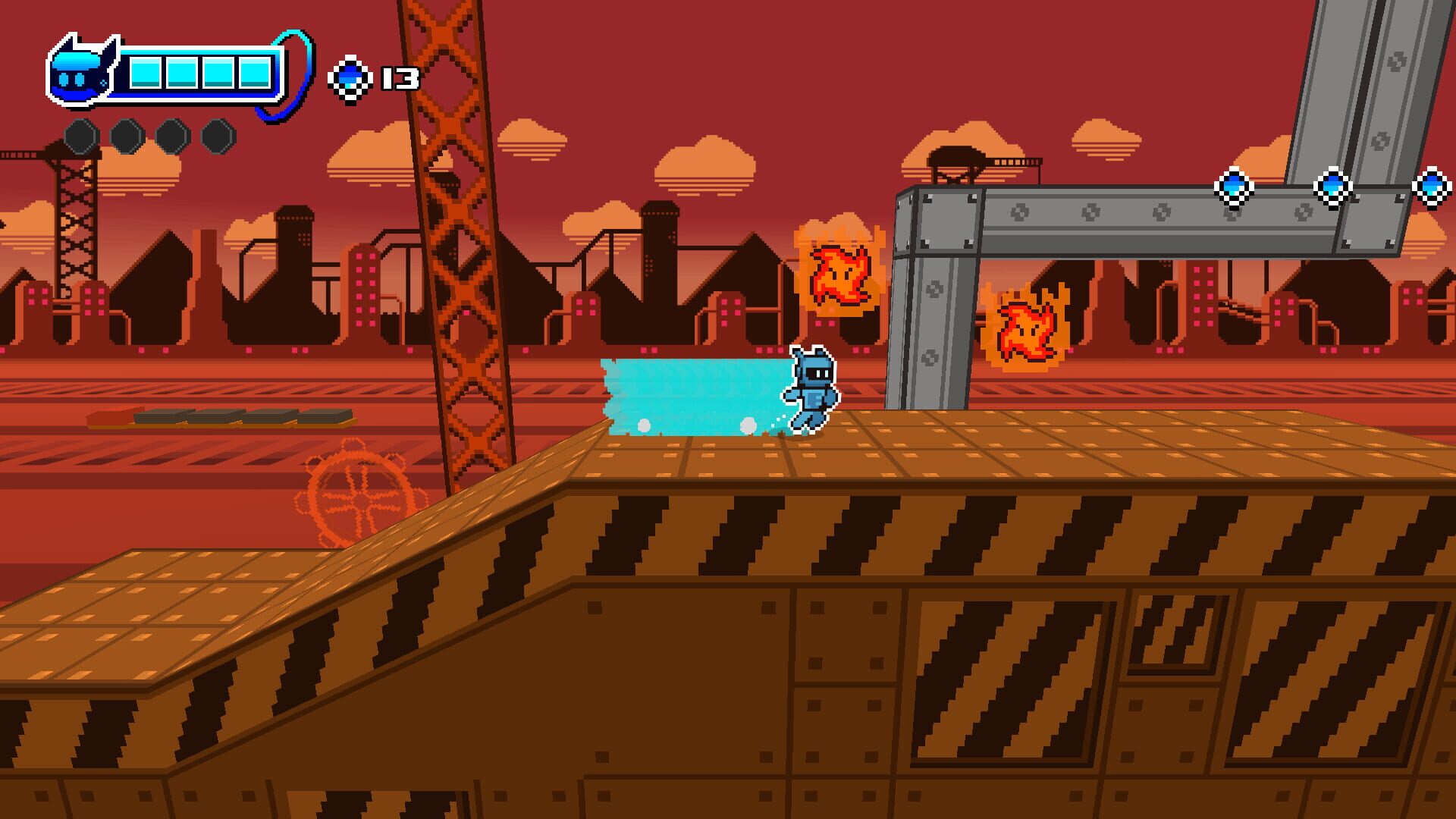This screenshot has width=1456, height=819.
Task: Click the first filled health bar segment
Action: click(x=147, y=71)
